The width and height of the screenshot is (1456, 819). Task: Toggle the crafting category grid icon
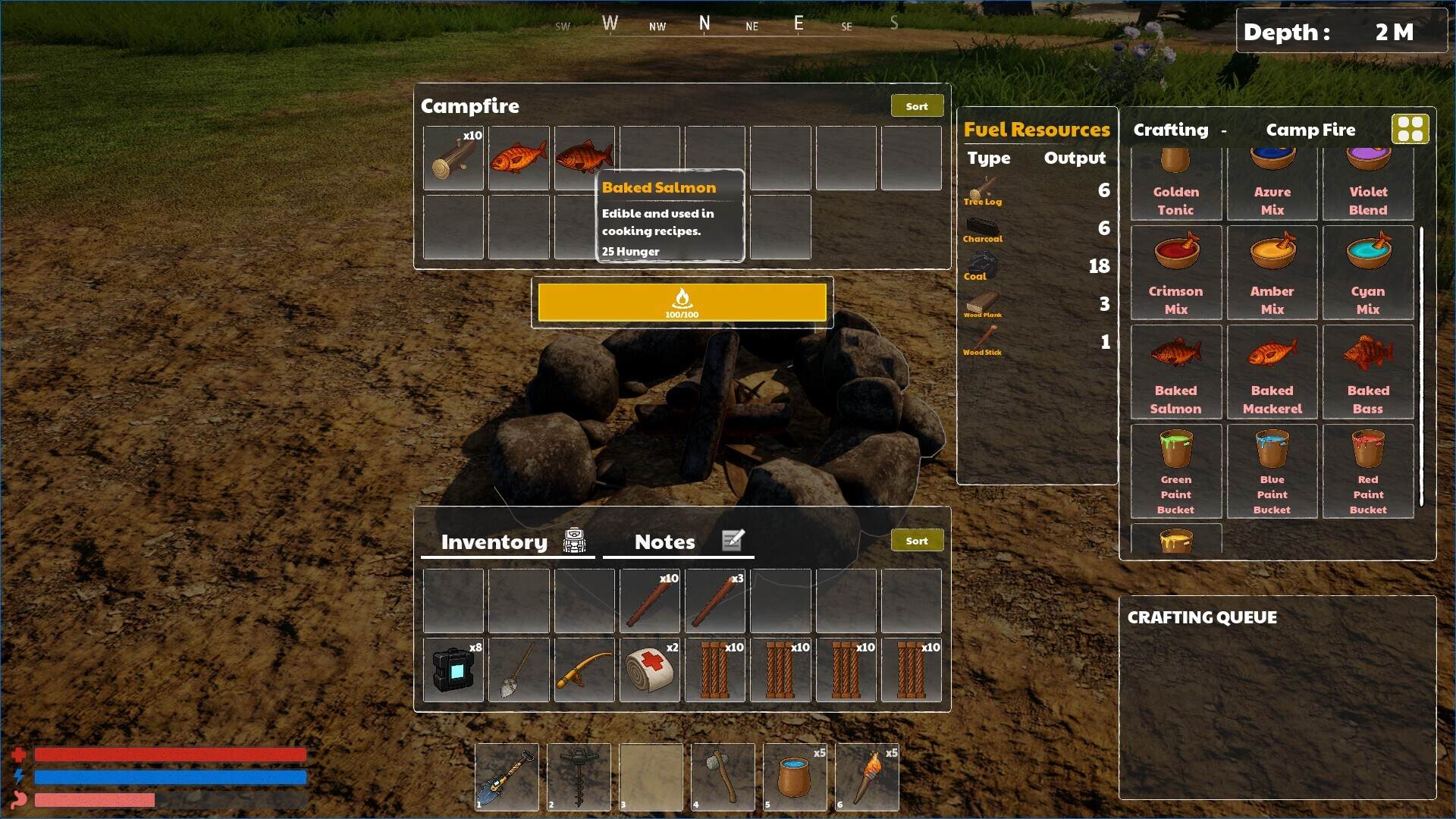(1411, 129)
